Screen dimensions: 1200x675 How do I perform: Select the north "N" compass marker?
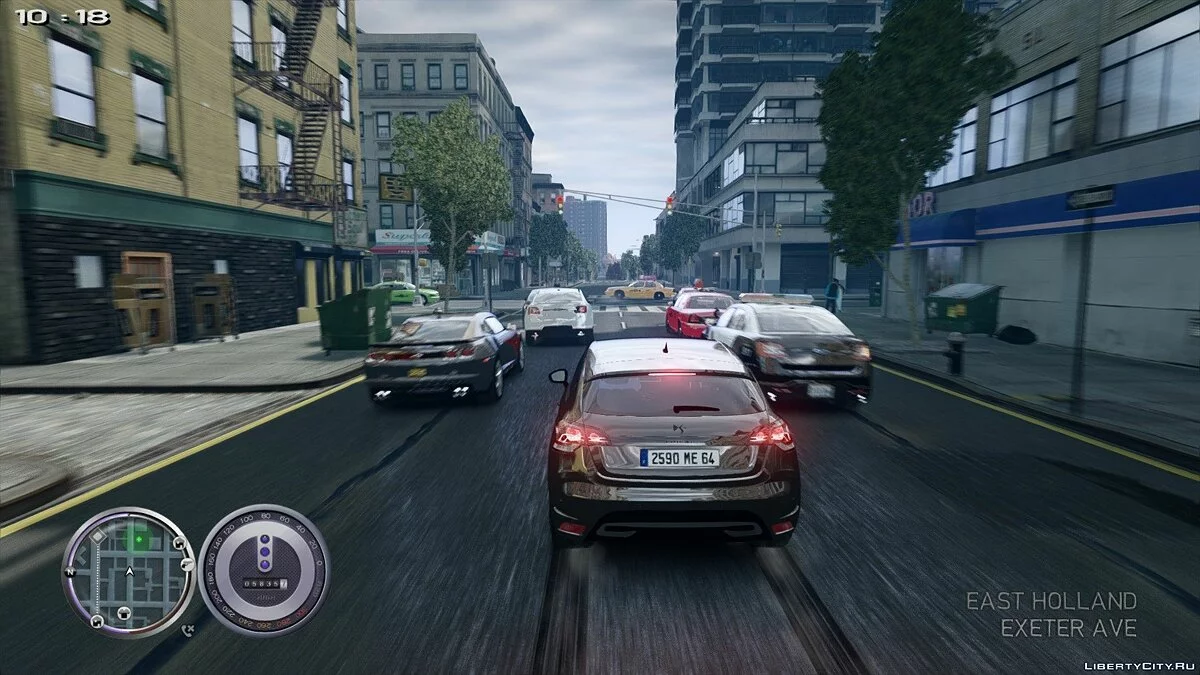click(x=71, y=573)
